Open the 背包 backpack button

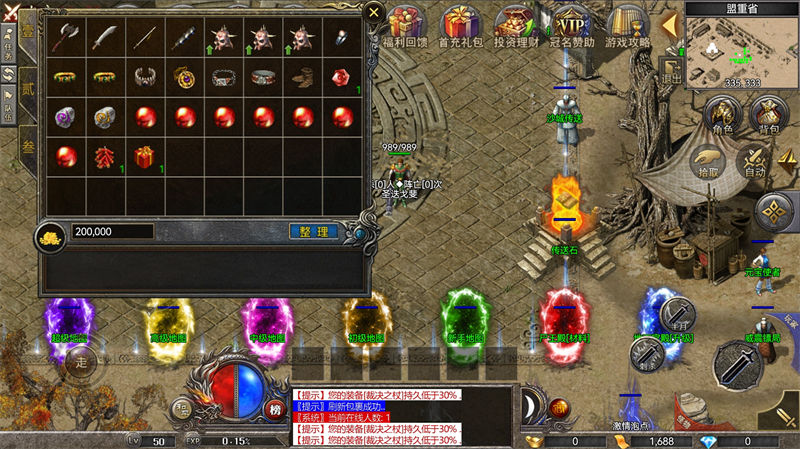pyautogui.click(x=768, y=117)
